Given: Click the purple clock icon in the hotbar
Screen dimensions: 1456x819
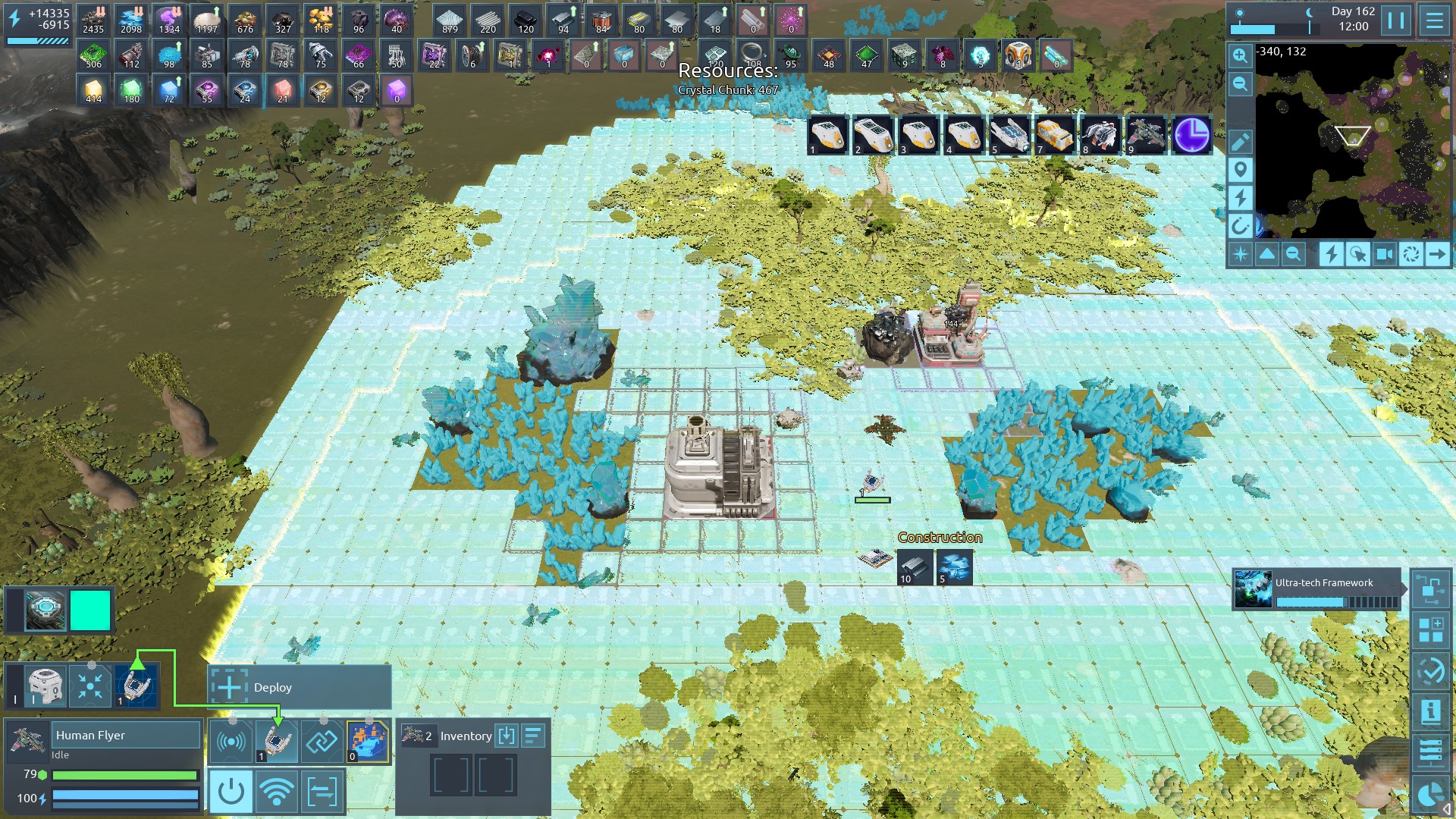Looking at the screenshot, I should pyautogui.click(x=1191, y=136).
